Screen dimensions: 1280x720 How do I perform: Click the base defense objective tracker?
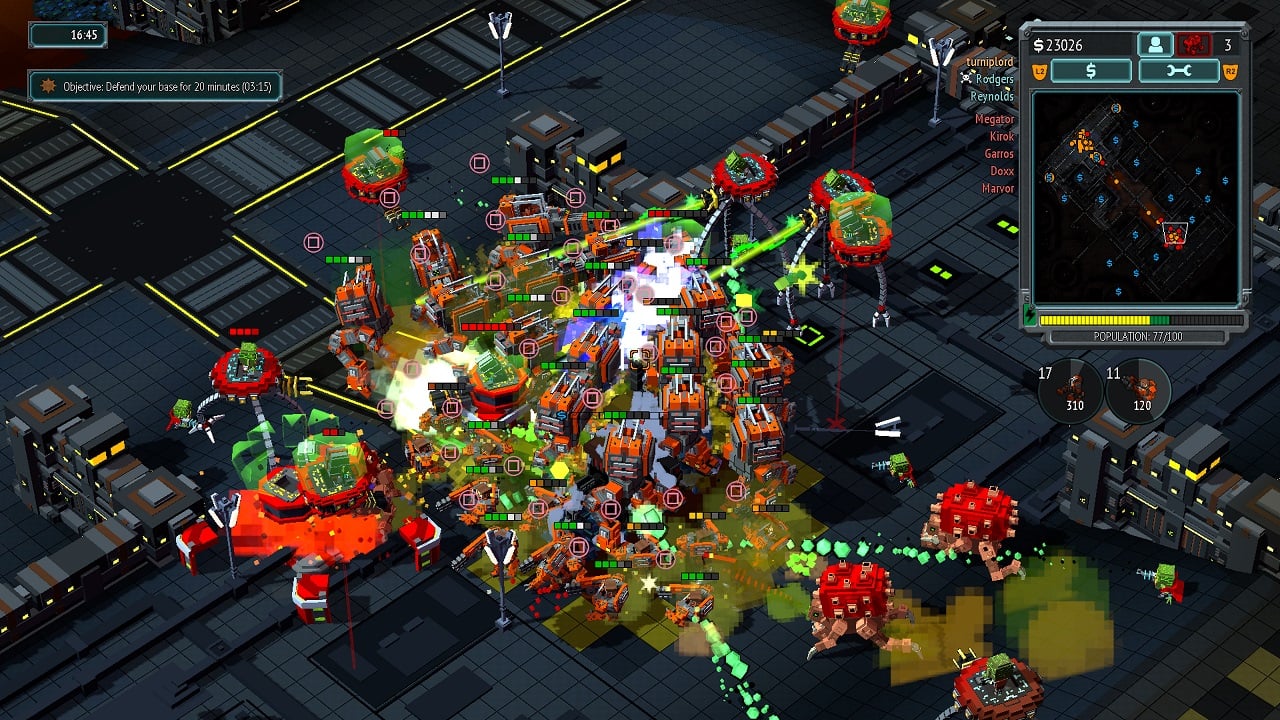155,87
